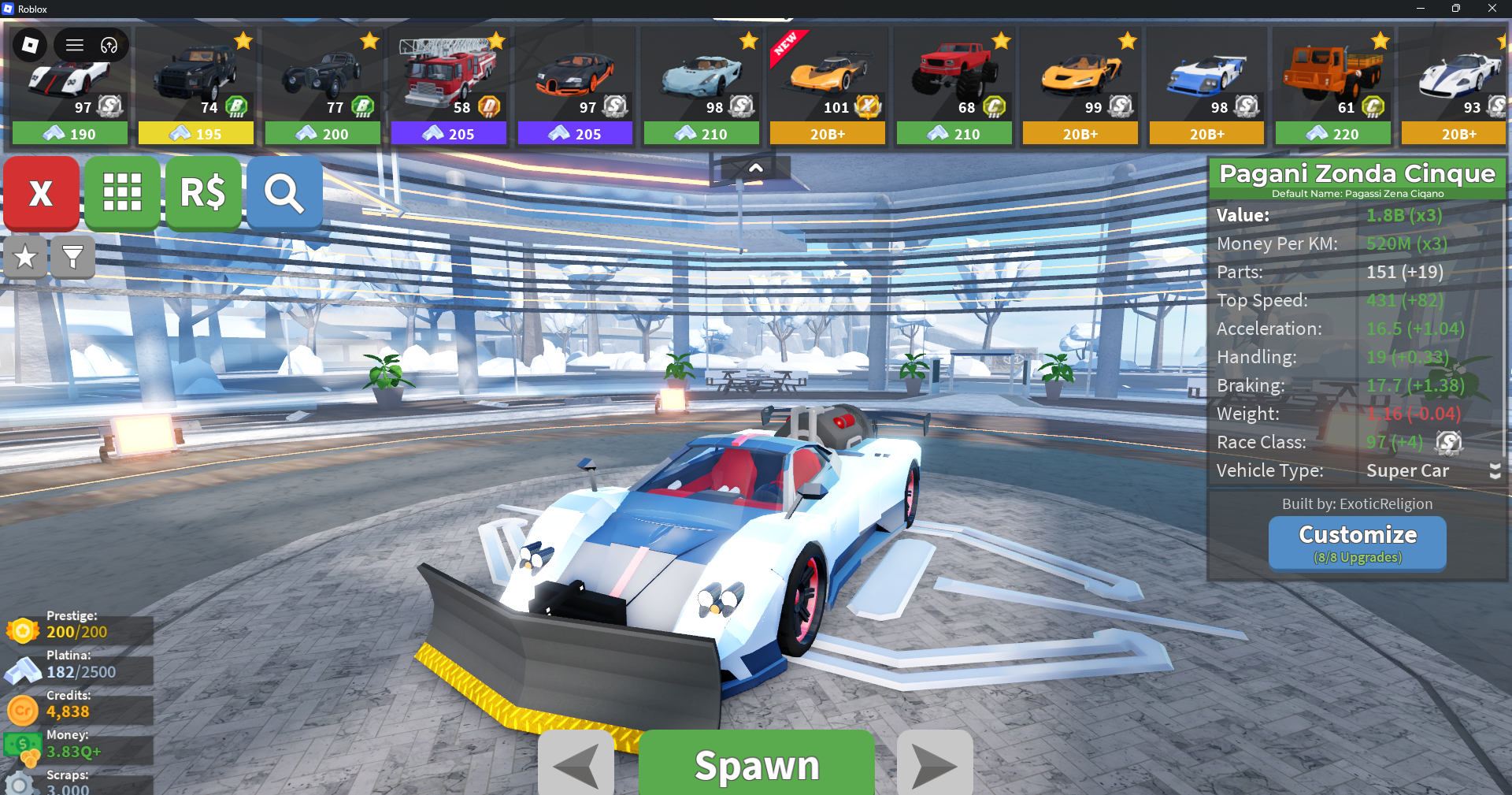
Task: Go to next vehicle with right arrow
Action: click(935, 764)
